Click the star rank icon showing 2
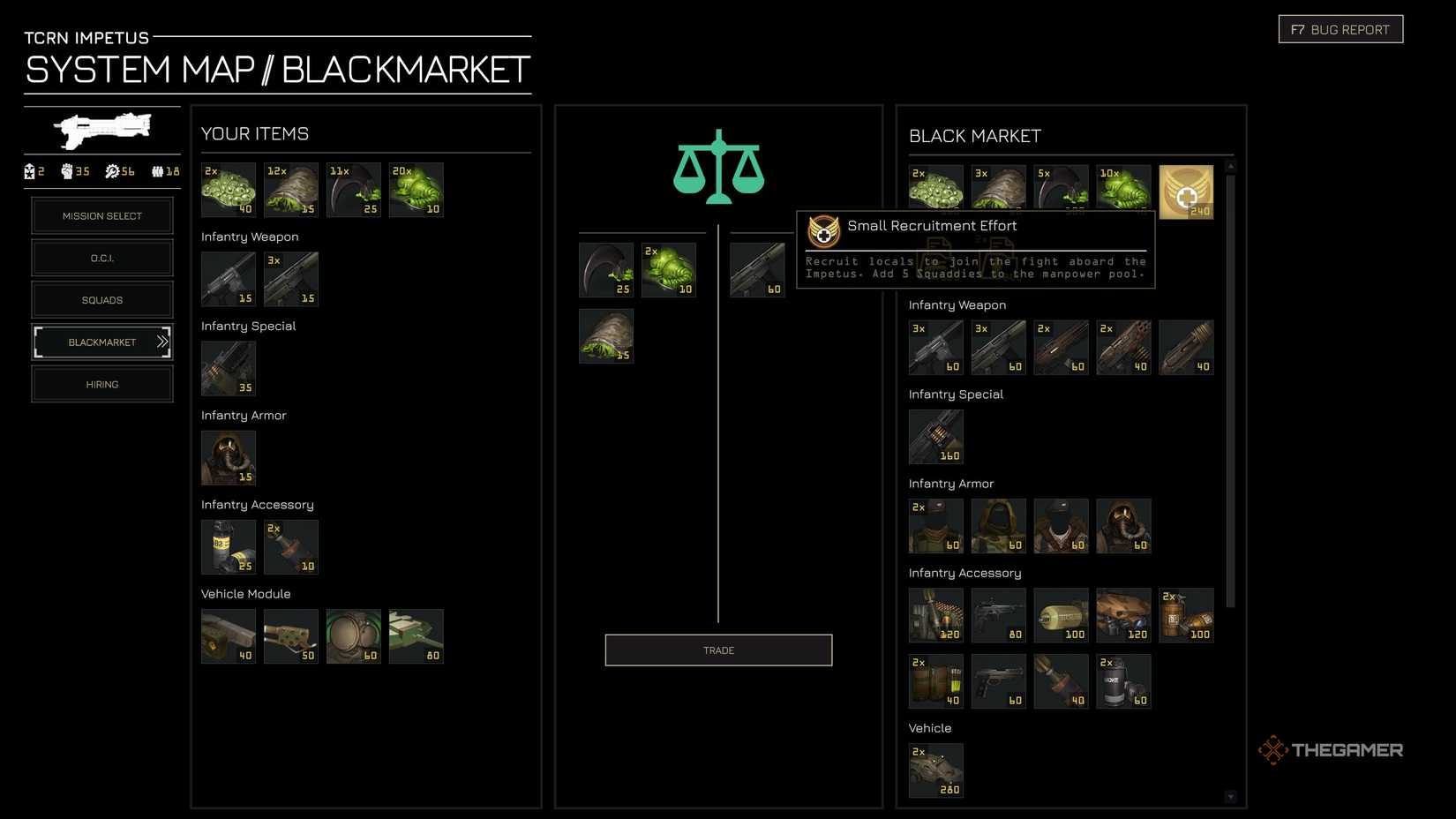The height and width of the screenshot is (819, 1456). (29, 172)
